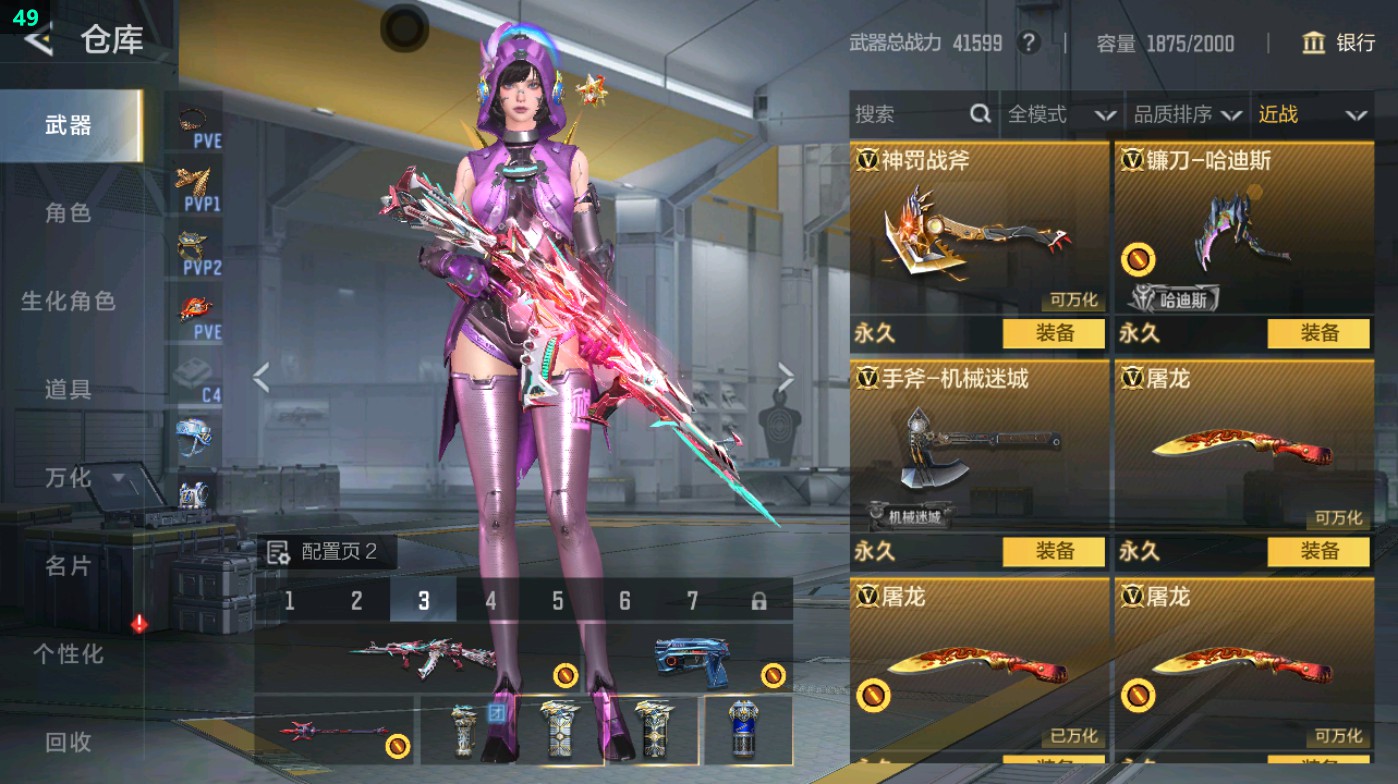Viewport: 1398px width, 784px height.
Task: Switch to loadout page 5
Action: [x=556, y=600]
